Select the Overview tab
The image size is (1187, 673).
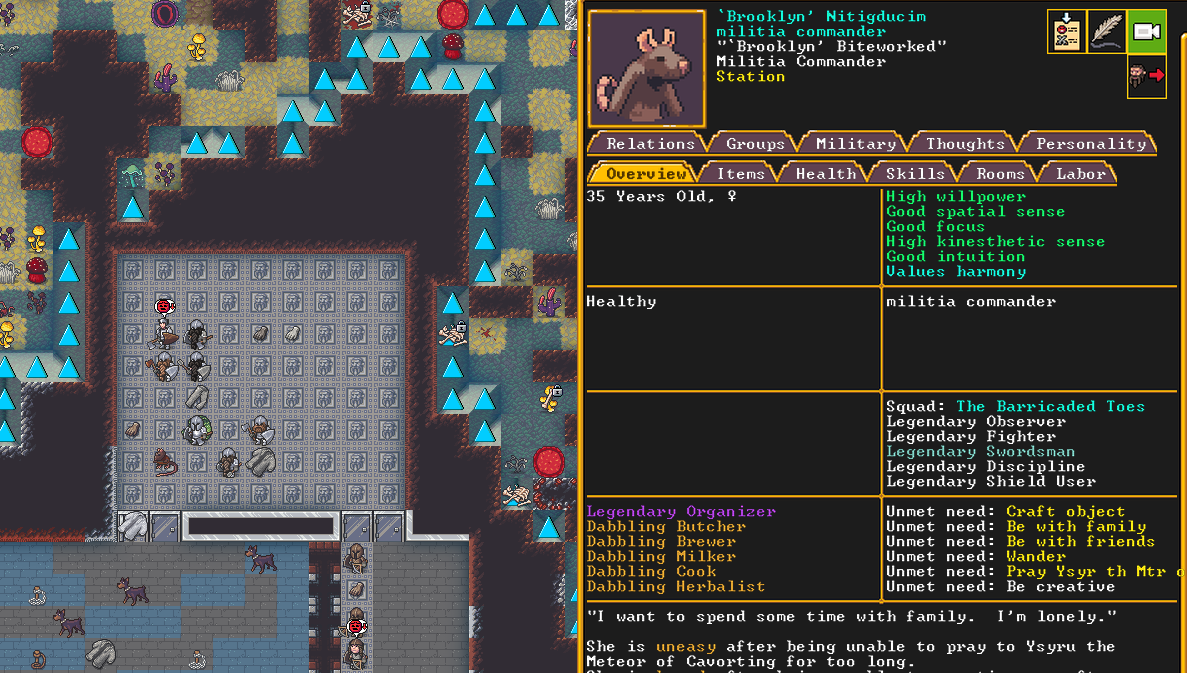coord(645,174)
